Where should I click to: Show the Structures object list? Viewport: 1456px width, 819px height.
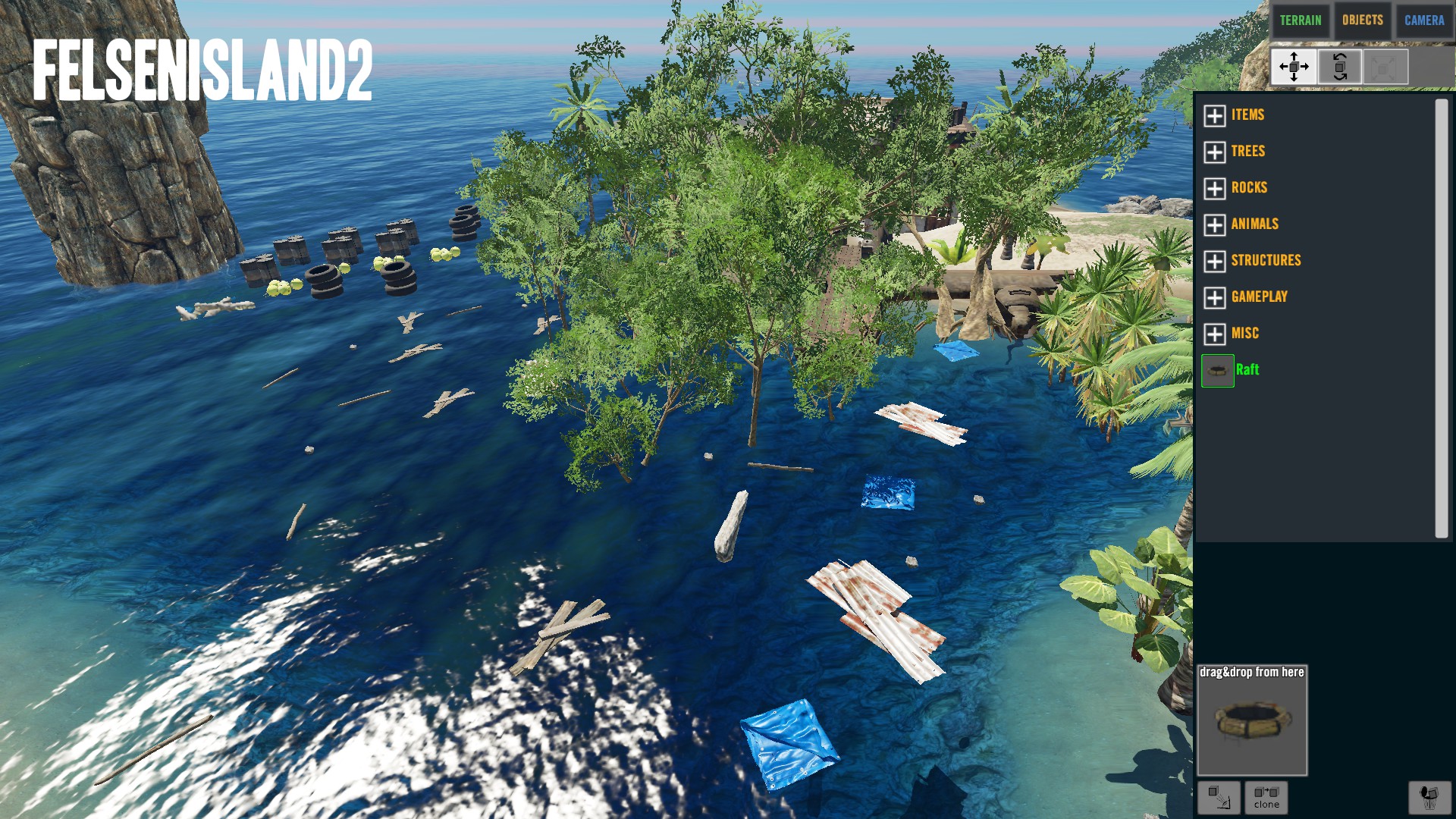[x=1215, y=261]
